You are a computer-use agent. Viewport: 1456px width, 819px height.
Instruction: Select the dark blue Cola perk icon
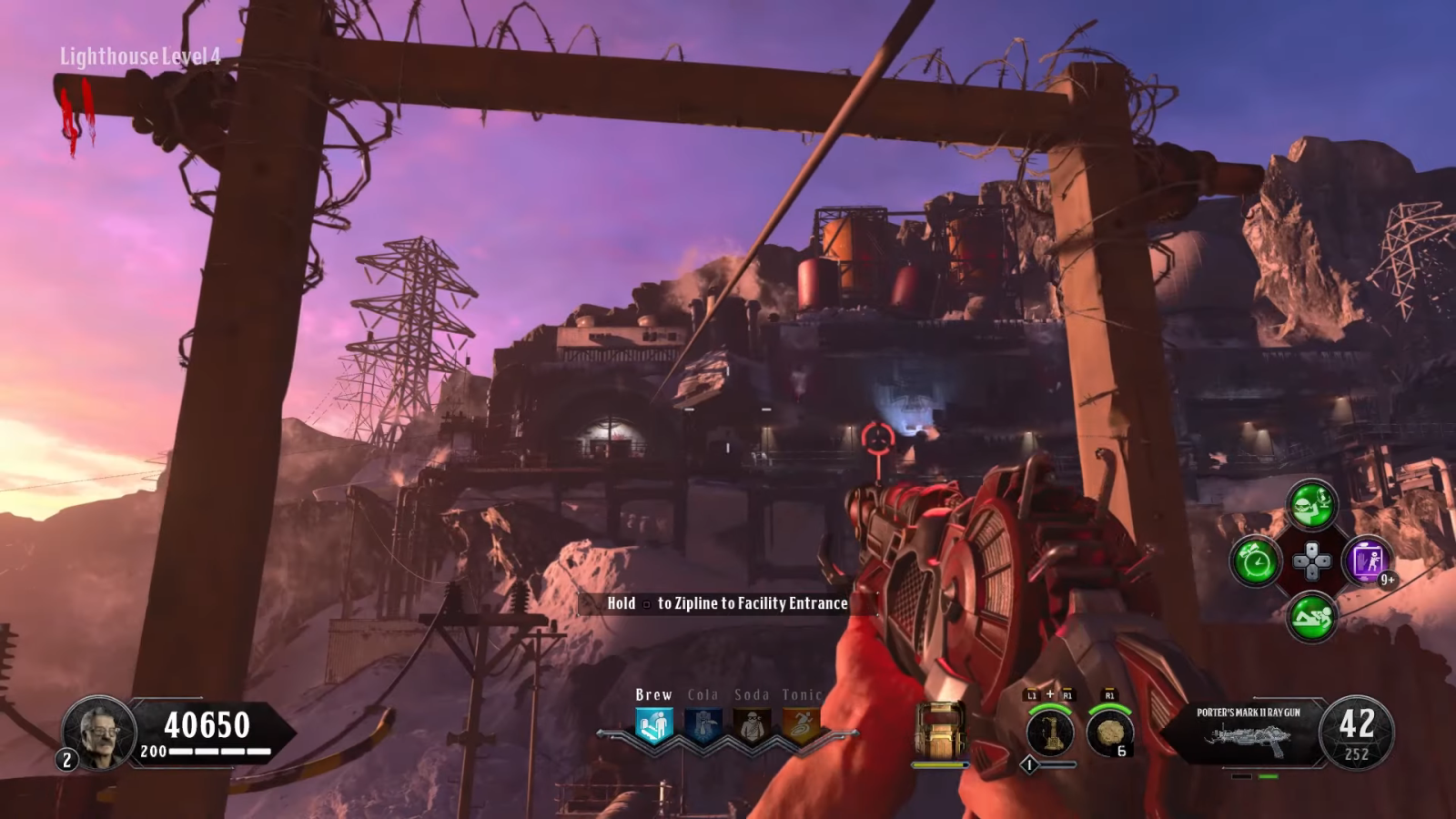click(703, 727)
